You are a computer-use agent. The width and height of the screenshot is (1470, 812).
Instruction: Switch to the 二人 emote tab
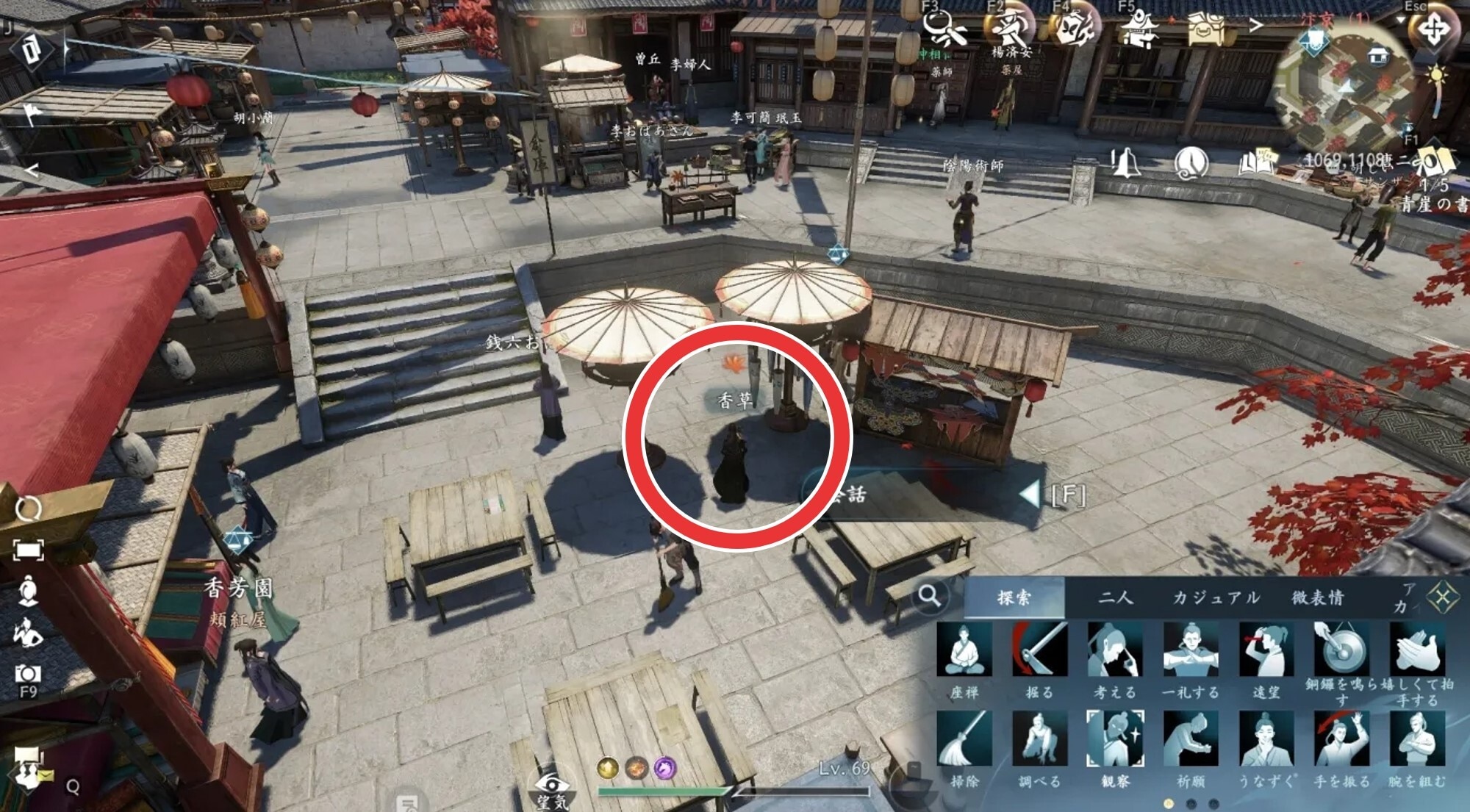(x=1115, y=597)
